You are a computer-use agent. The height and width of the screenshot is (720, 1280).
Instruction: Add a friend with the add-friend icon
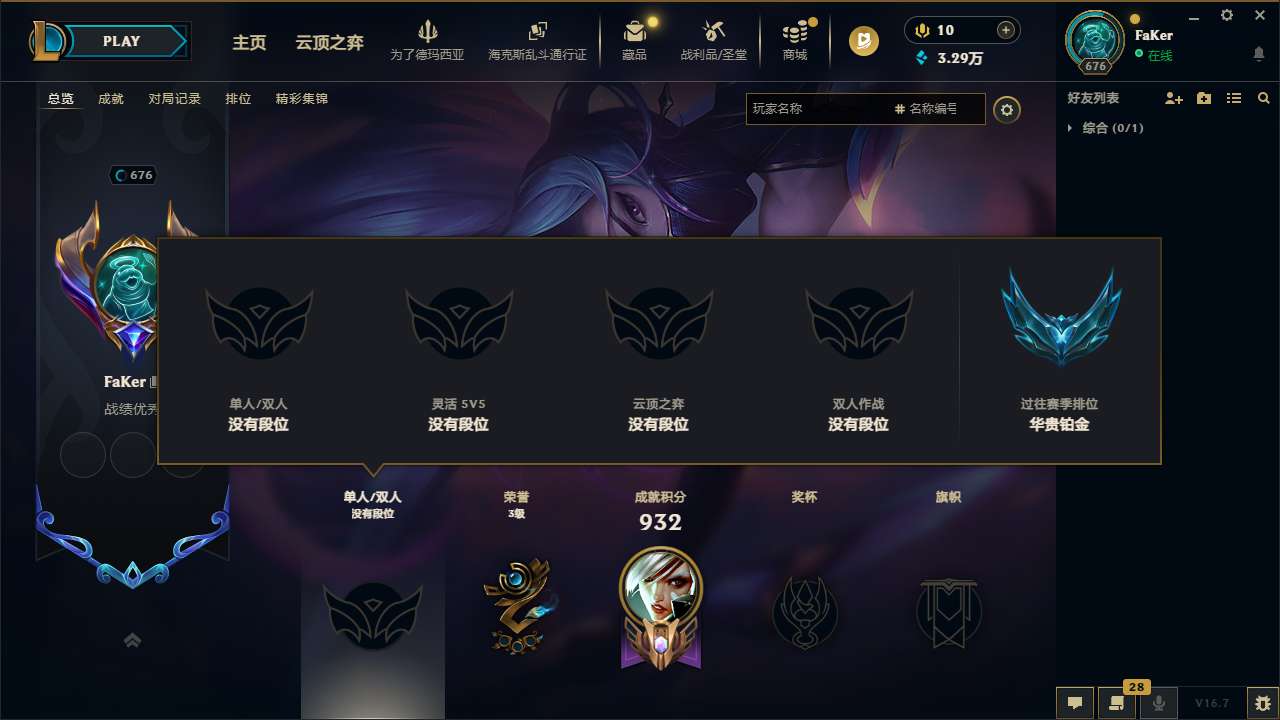[1172, 98]
